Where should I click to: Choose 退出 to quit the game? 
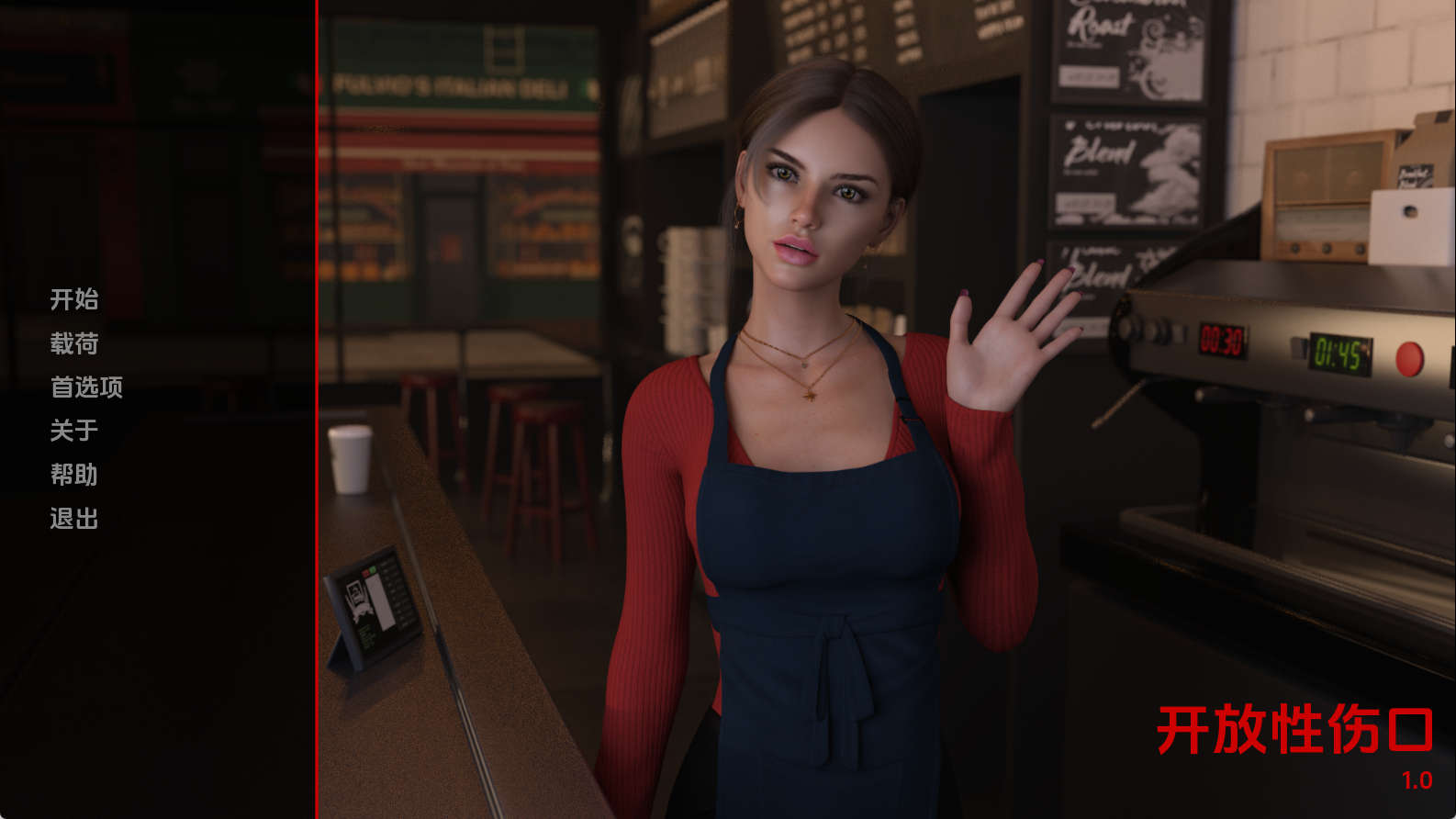[x=74, y=519]
